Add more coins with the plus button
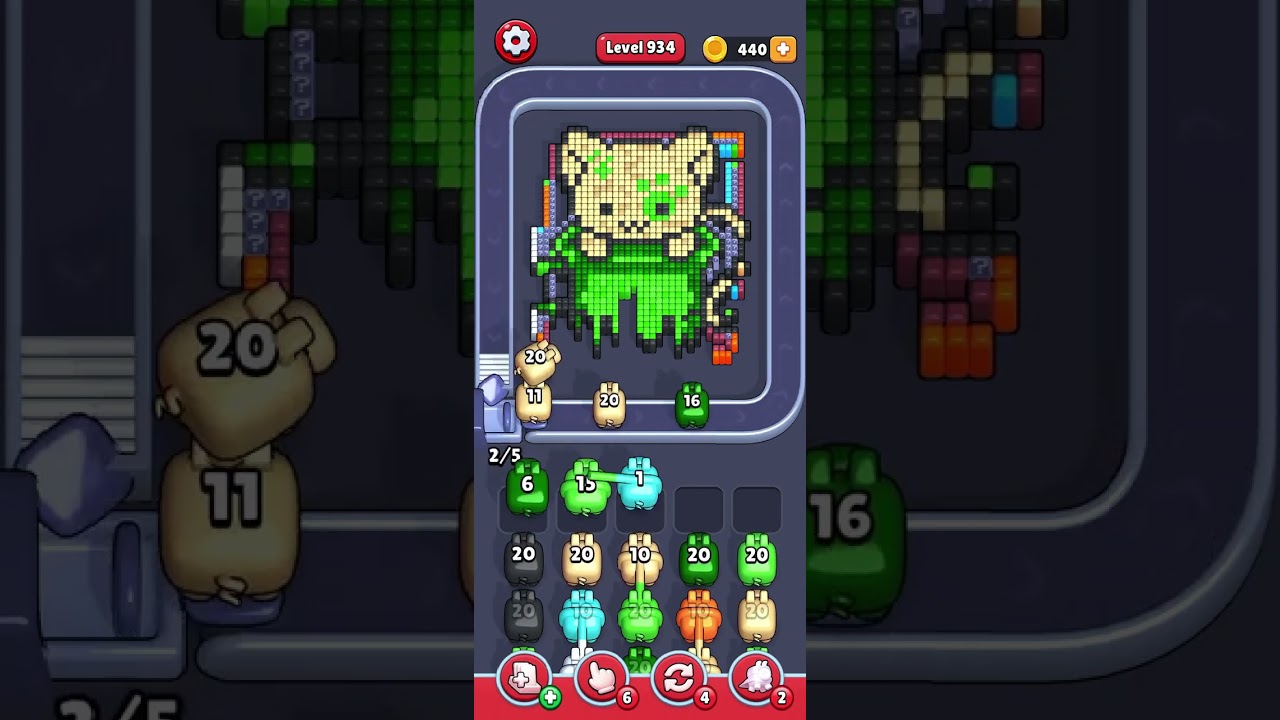Screen dimensions: 1280x720 pyautogui.click(x=783, y=49)
